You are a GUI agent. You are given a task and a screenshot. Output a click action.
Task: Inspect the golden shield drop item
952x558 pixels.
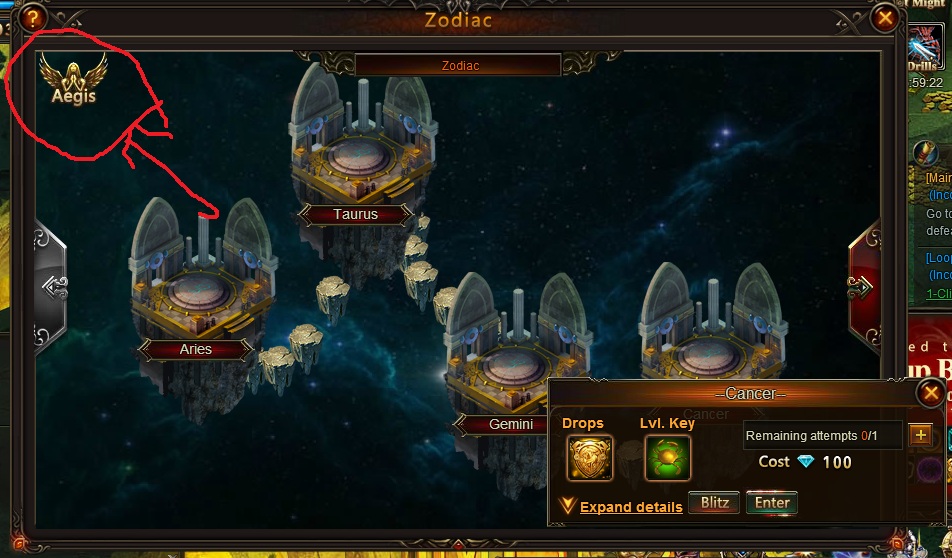point(590,458)
